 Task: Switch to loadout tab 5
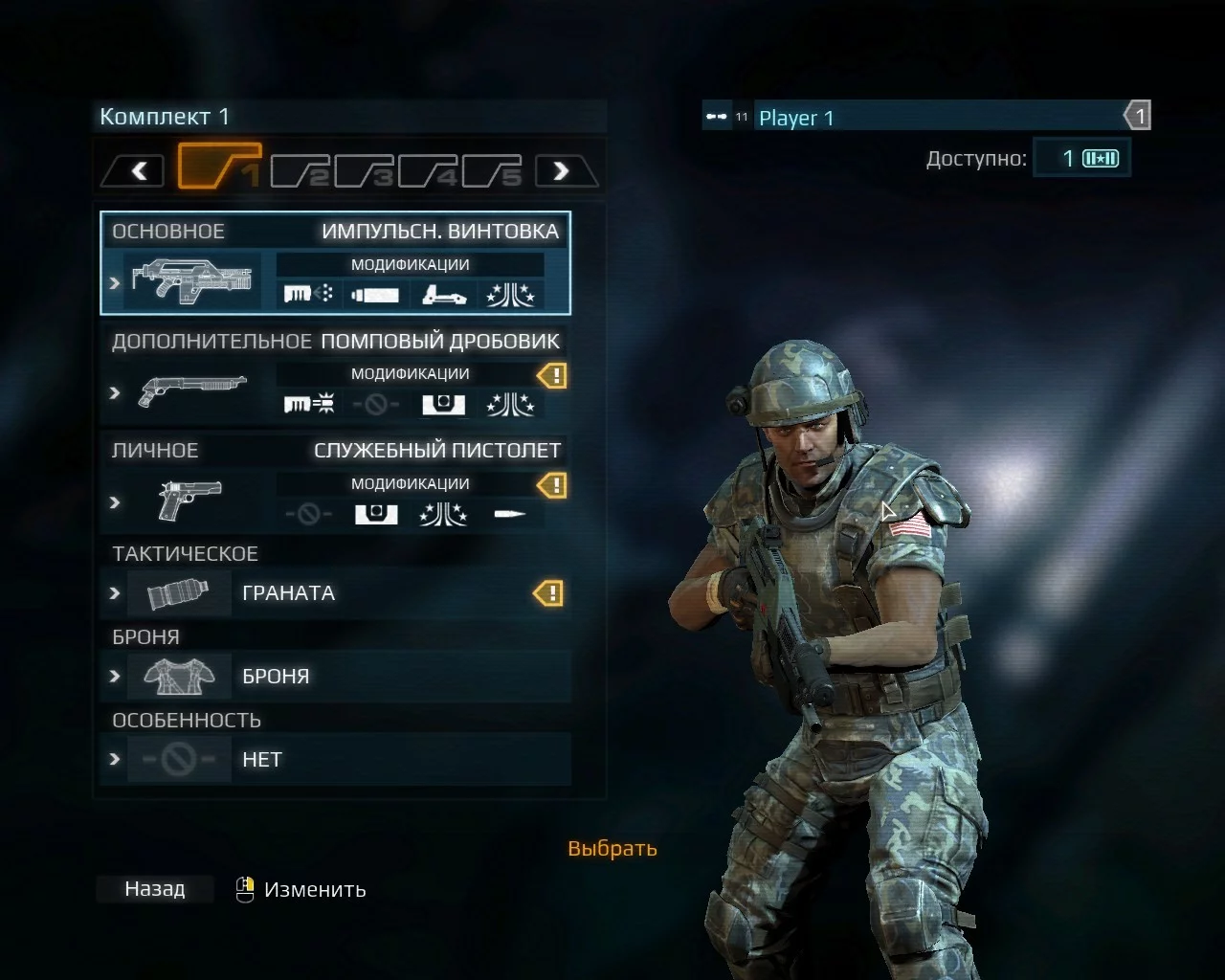[x=493, y=171]
